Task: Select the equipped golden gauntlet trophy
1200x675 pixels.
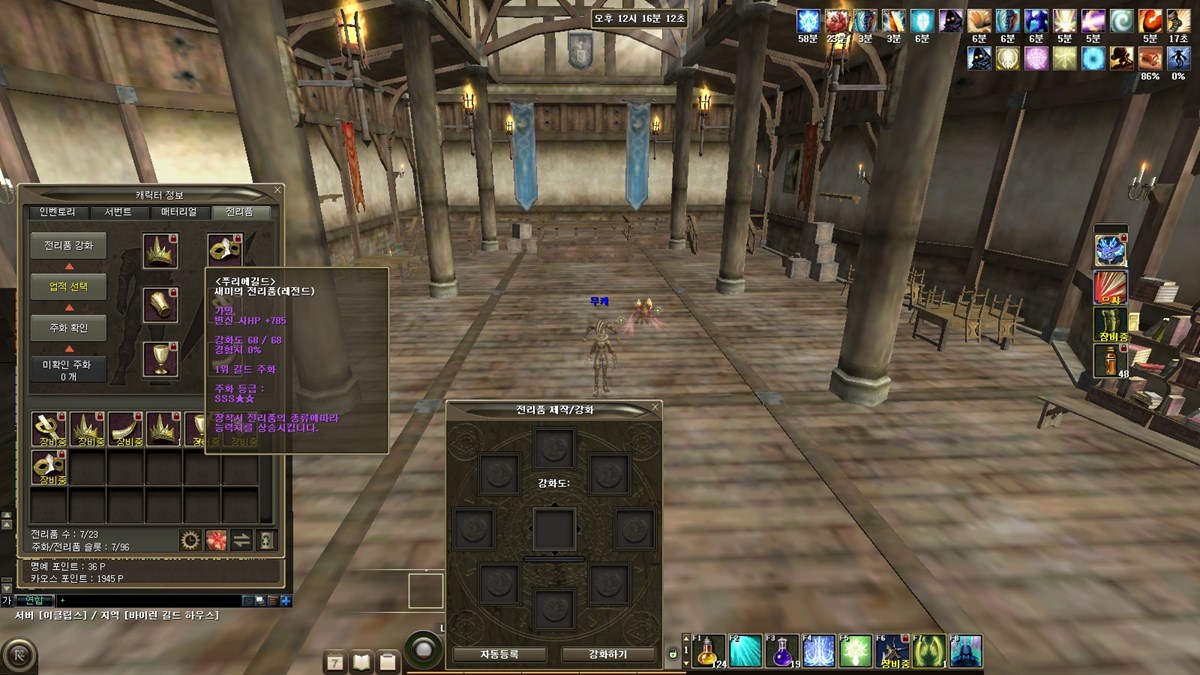Action: [160, 305]
